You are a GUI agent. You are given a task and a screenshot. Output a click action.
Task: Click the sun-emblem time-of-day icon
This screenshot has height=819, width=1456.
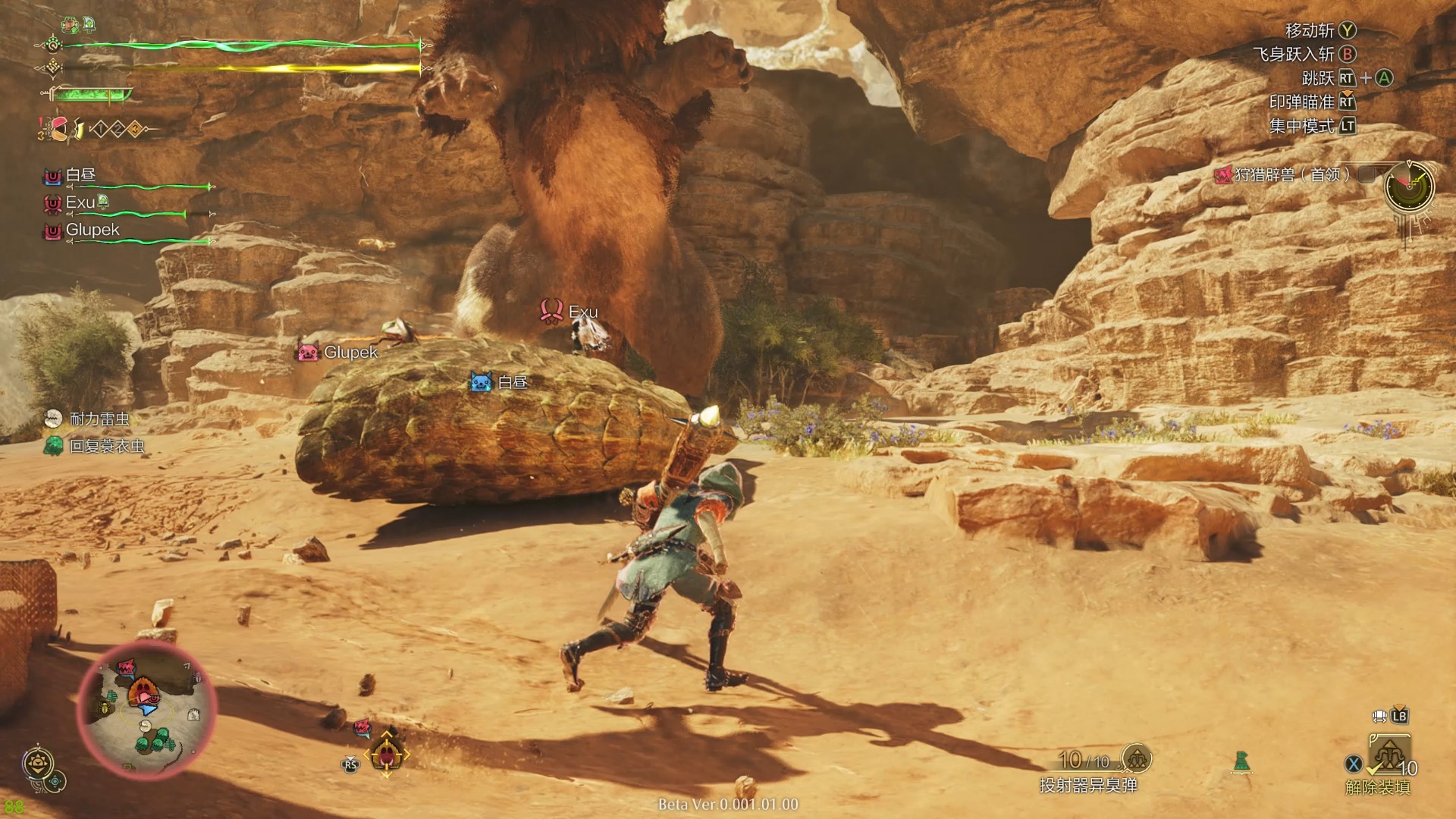point(37,761)
